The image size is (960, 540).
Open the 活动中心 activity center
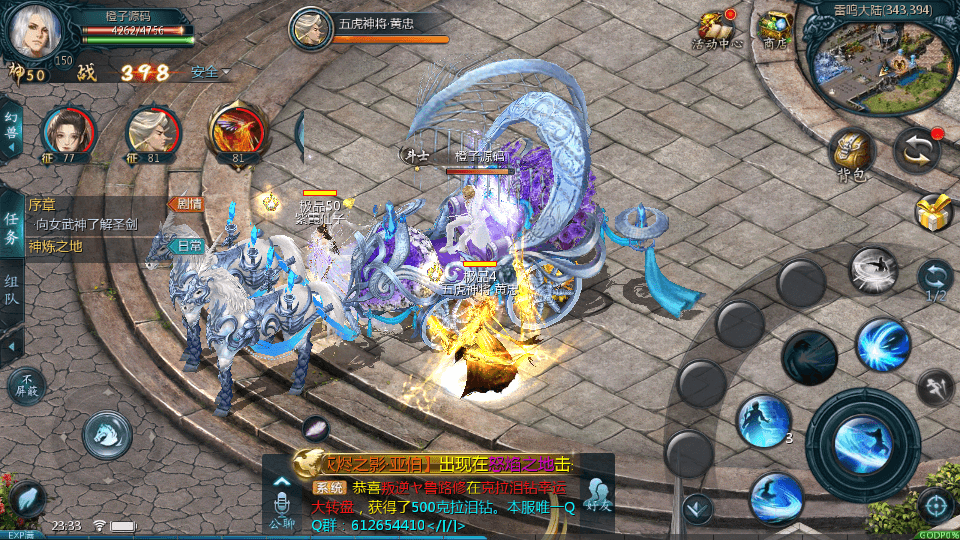(x=716, y=30)
